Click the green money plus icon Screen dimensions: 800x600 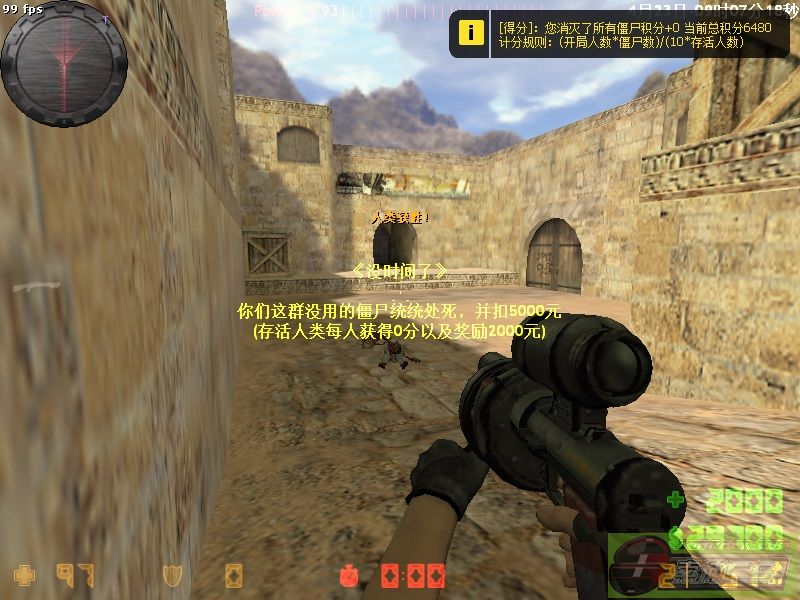[677, 500]
